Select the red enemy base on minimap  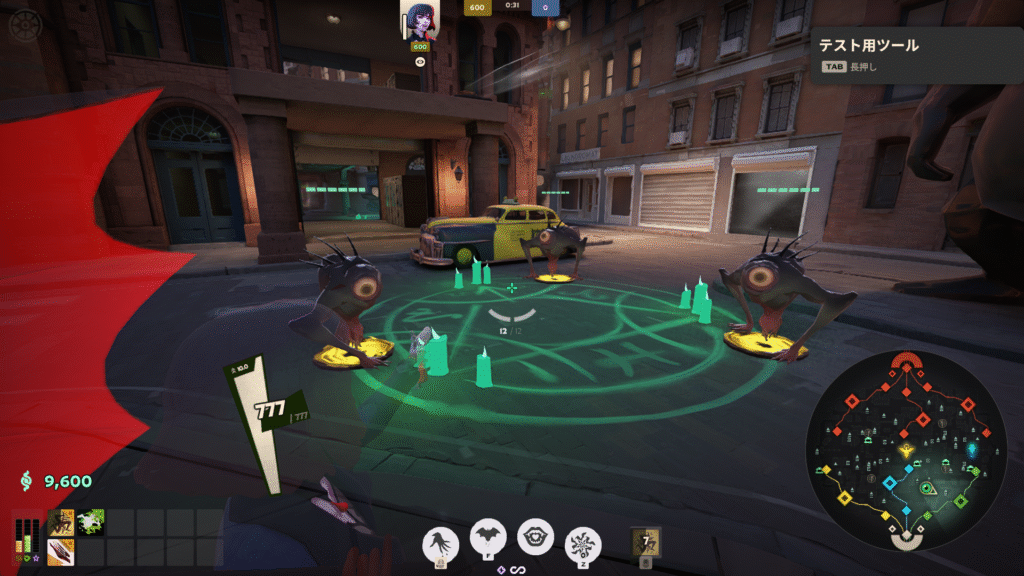(906, 362)
